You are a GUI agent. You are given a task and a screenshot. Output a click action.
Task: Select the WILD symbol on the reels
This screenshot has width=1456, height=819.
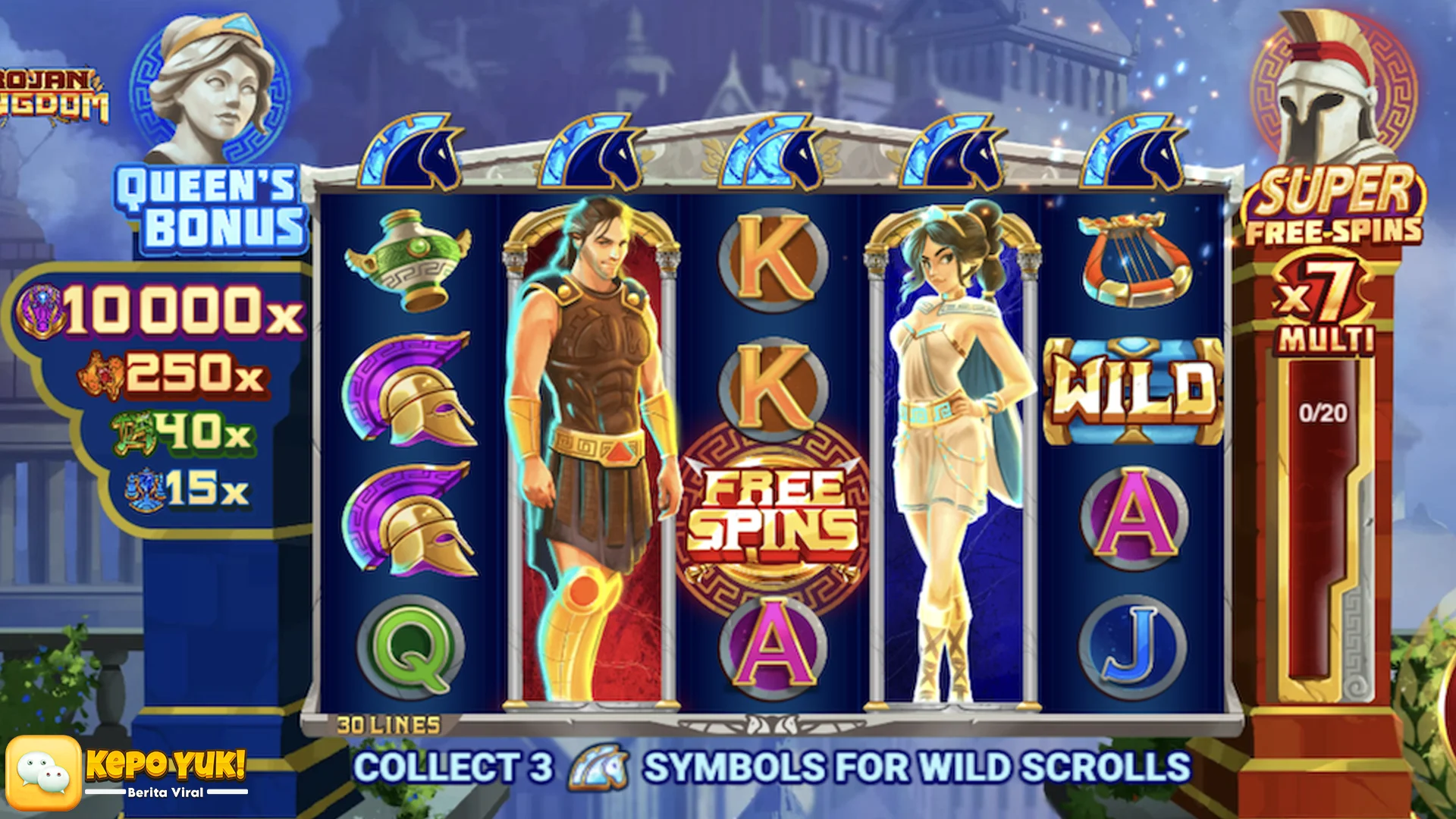pyautogui.click(x=1134, y=391)
